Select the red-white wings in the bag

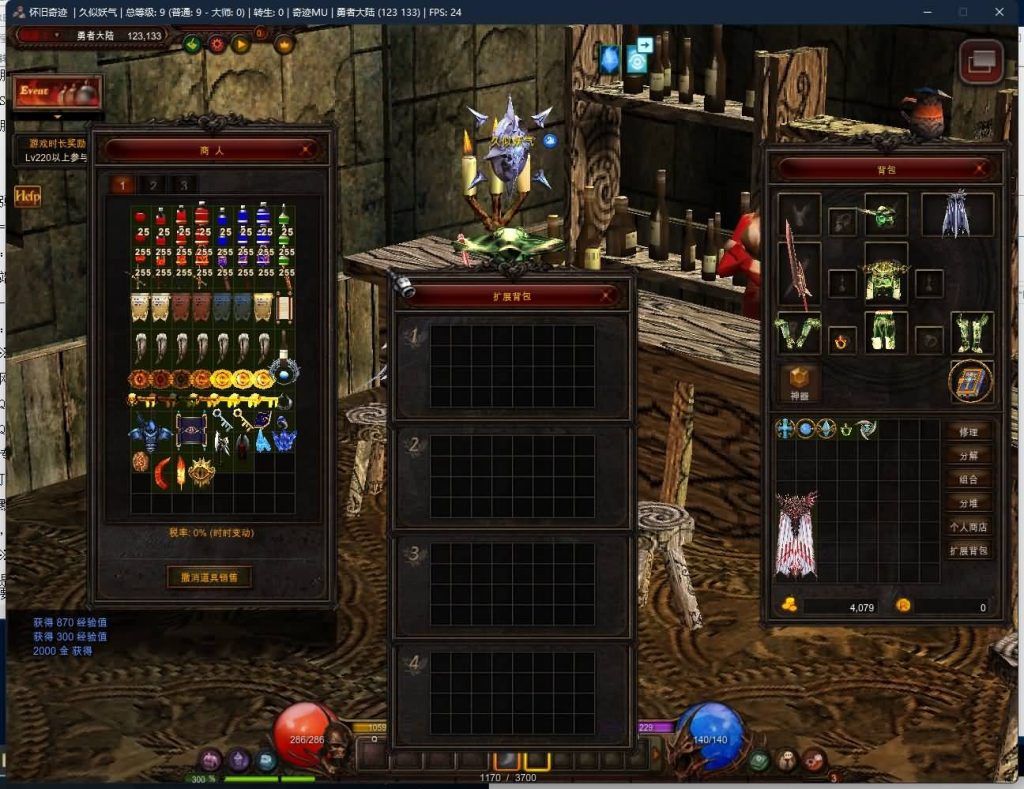(x=796, y=533)
